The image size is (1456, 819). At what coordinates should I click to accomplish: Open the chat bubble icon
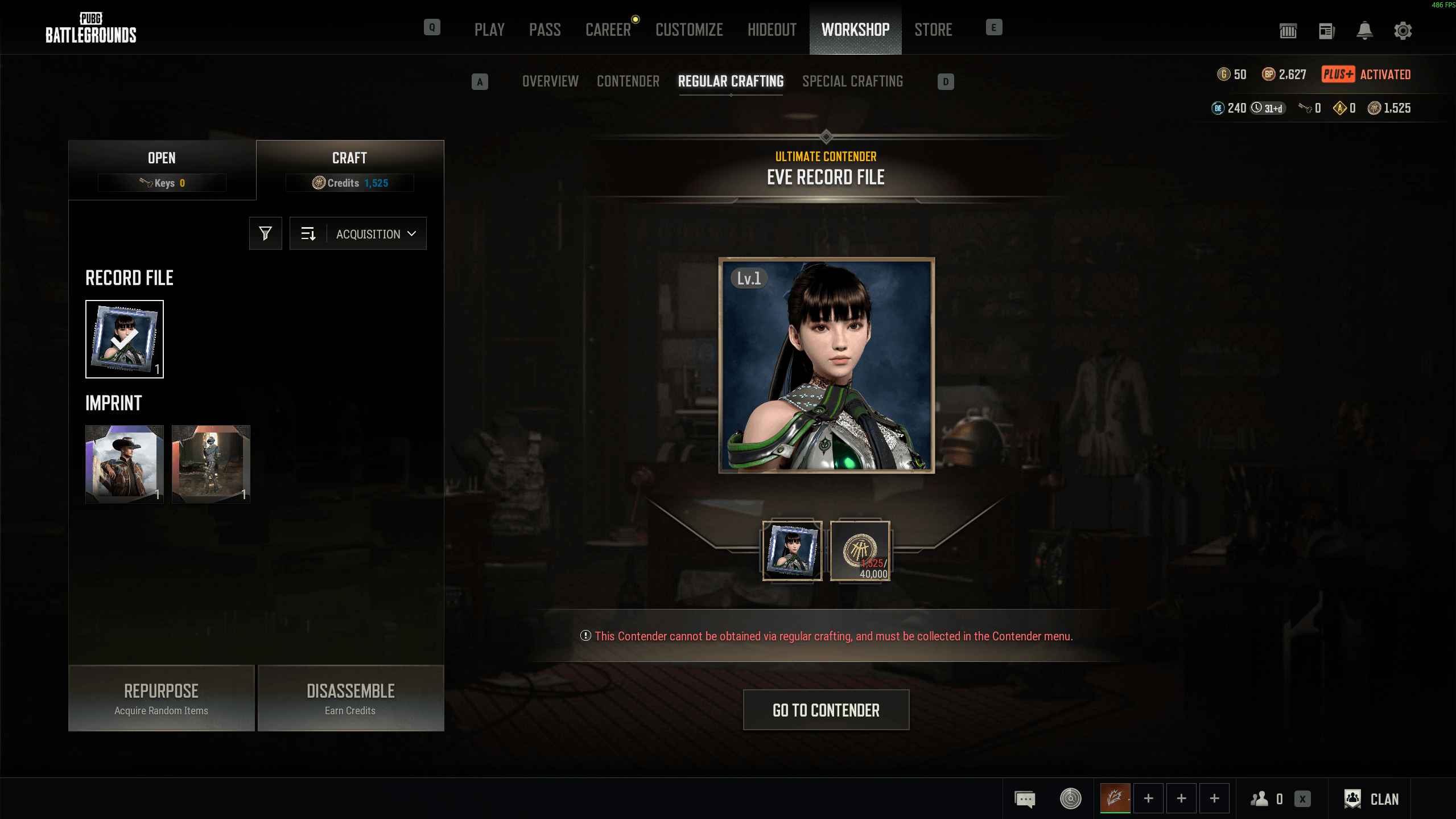point(1025,799)
